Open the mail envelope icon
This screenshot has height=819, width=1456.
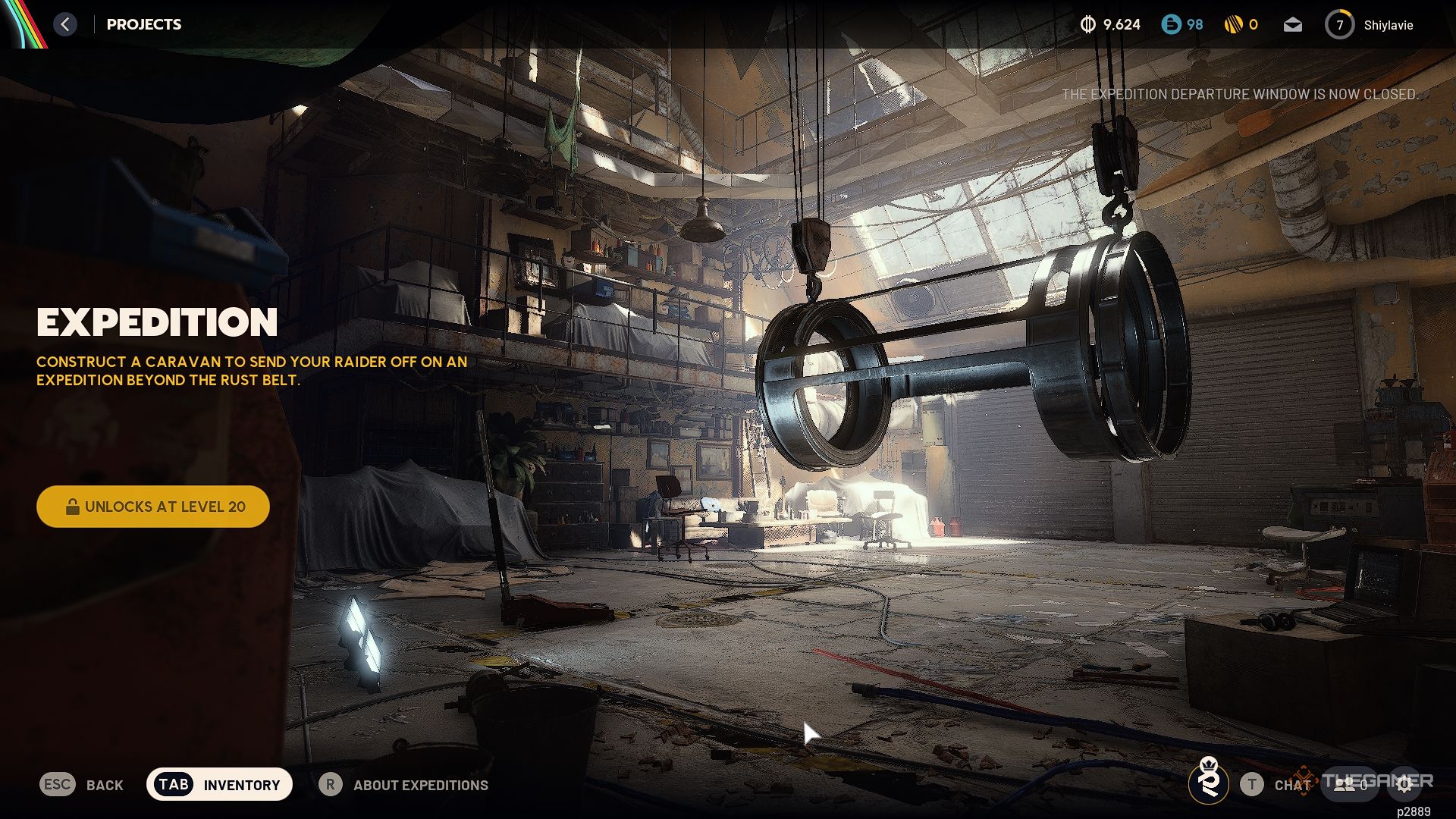[x=1293, y=25]
